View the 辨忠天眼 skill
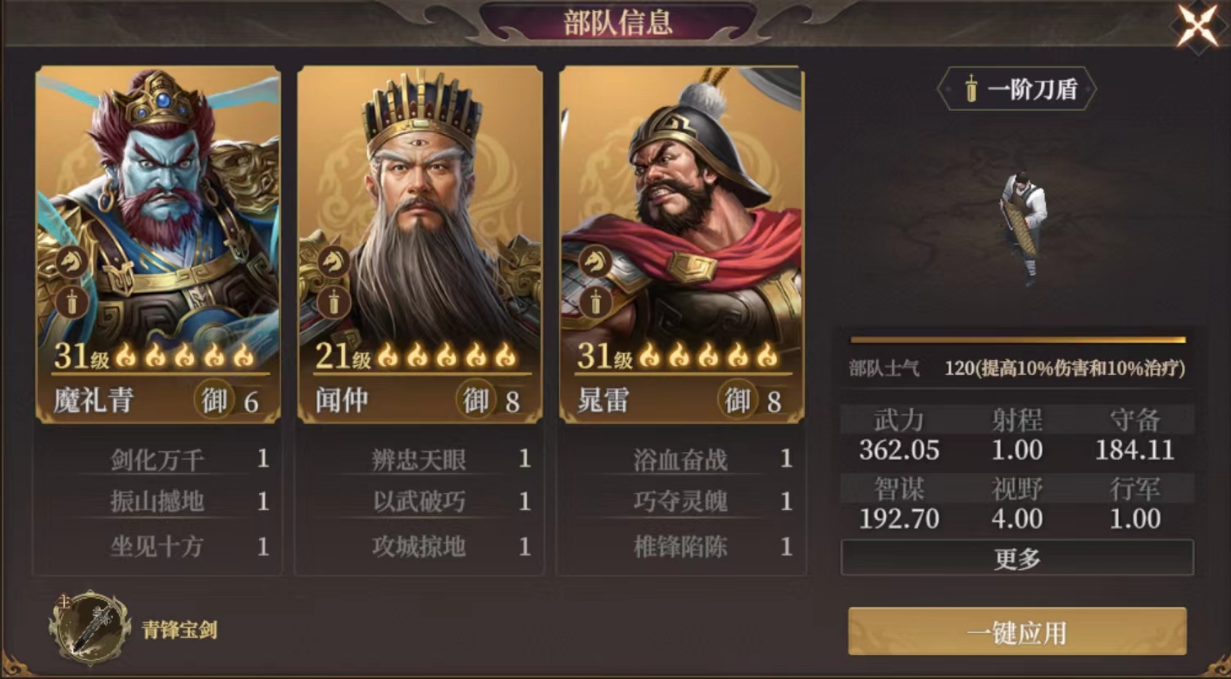Screen dimensions: 1231x679 [419, 459]
